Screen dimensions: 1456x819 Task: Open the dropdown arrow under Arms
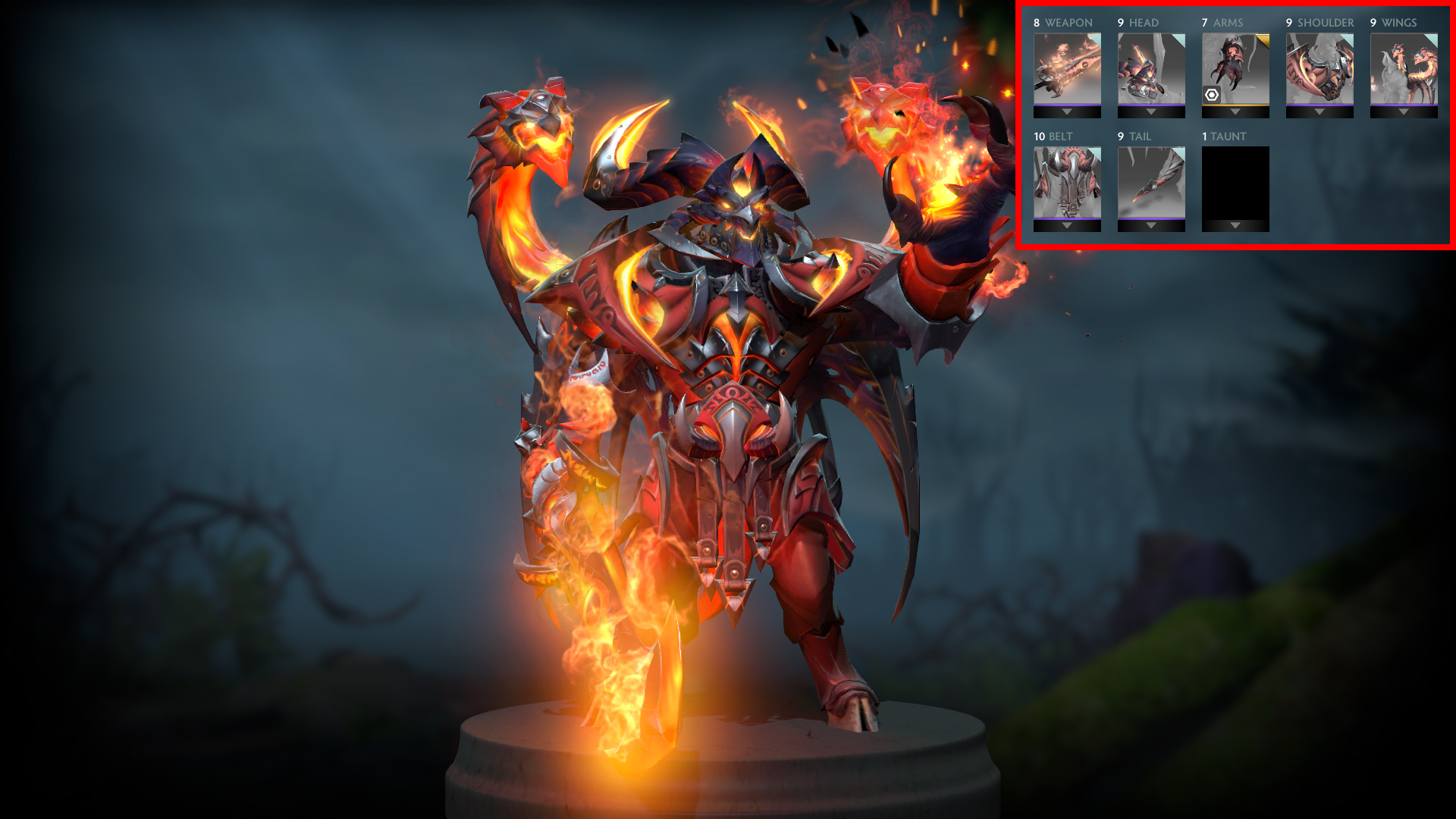1235,112
